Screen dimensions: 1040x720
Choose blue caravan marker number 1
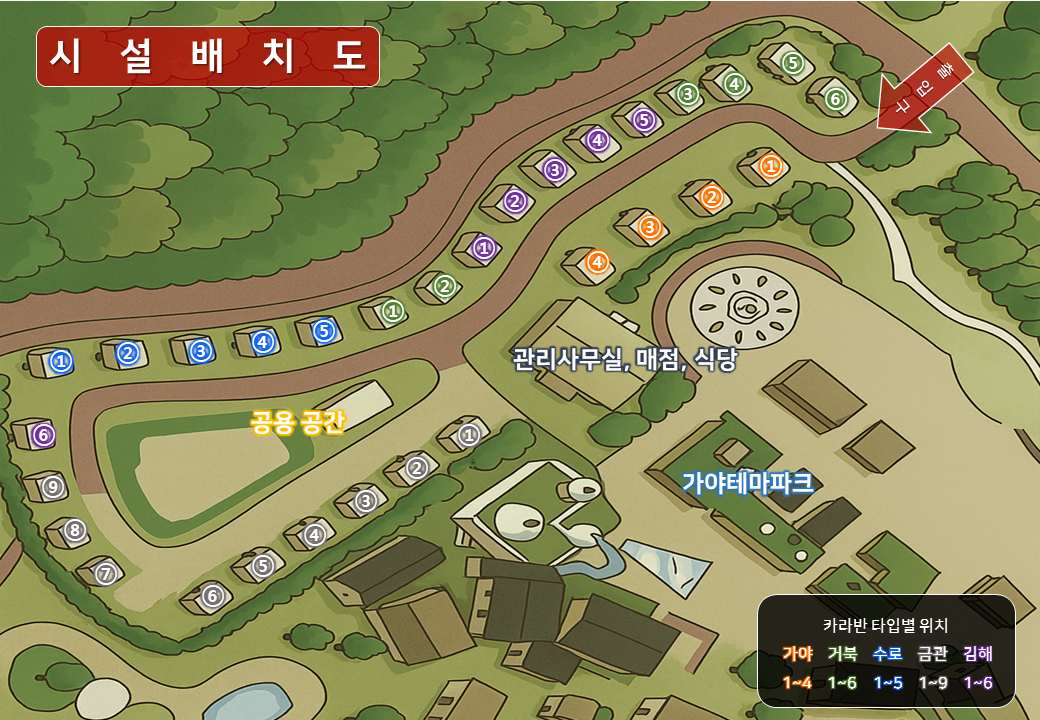click(61, 361)
